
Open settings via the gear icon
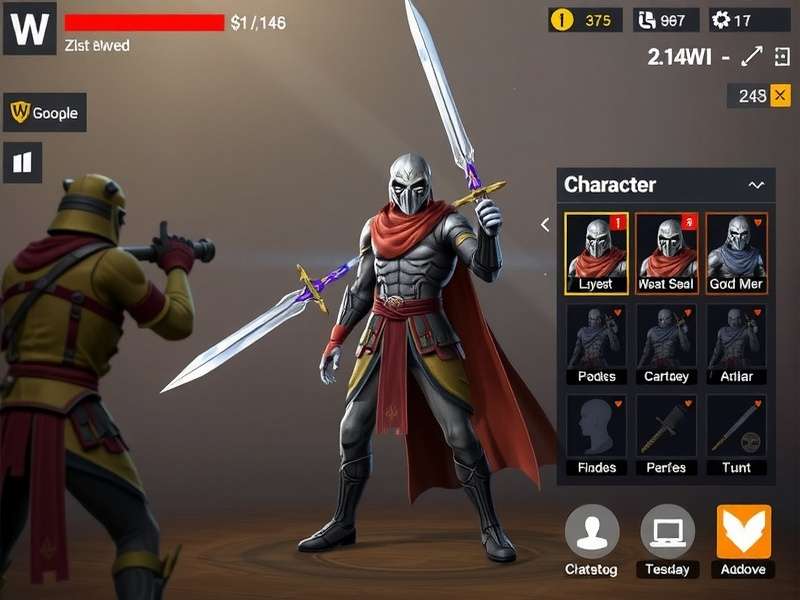[721, 20]
